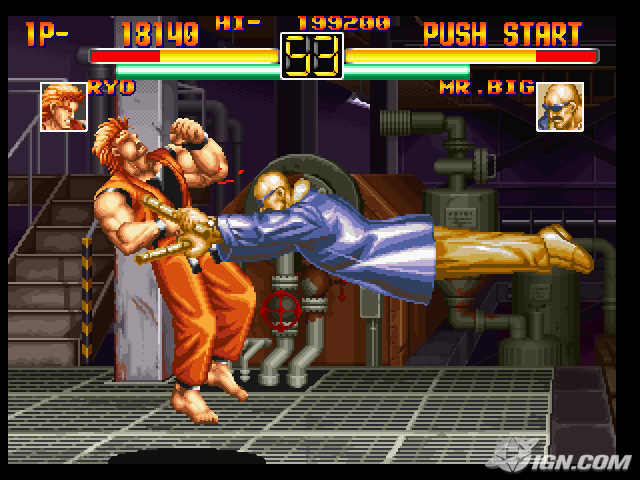
Task: Select Mr. Big's portrait icon
Action: click(560, 107)
